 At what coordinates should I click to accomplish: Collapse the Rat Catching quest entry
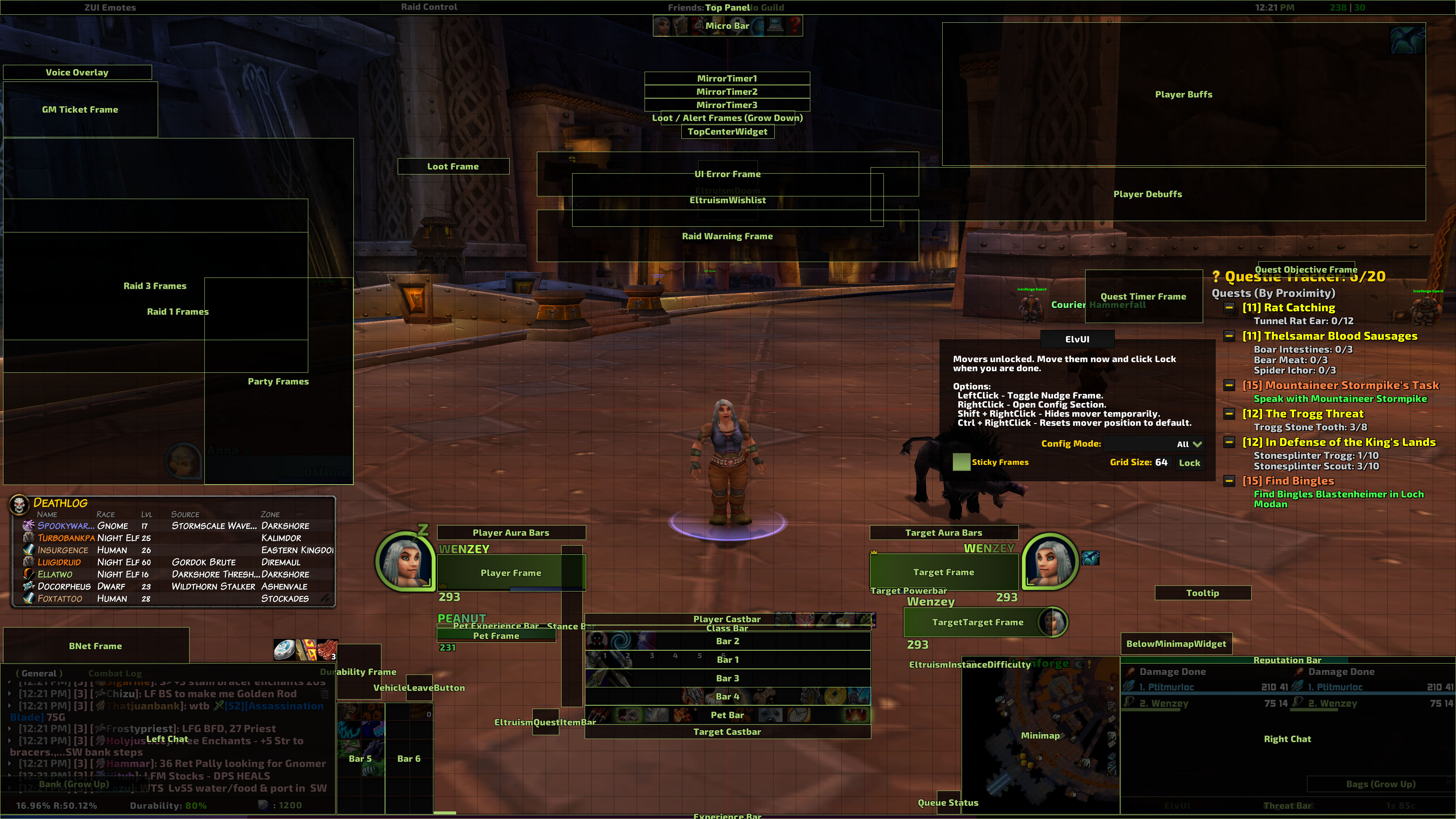tap(1229, 308)
